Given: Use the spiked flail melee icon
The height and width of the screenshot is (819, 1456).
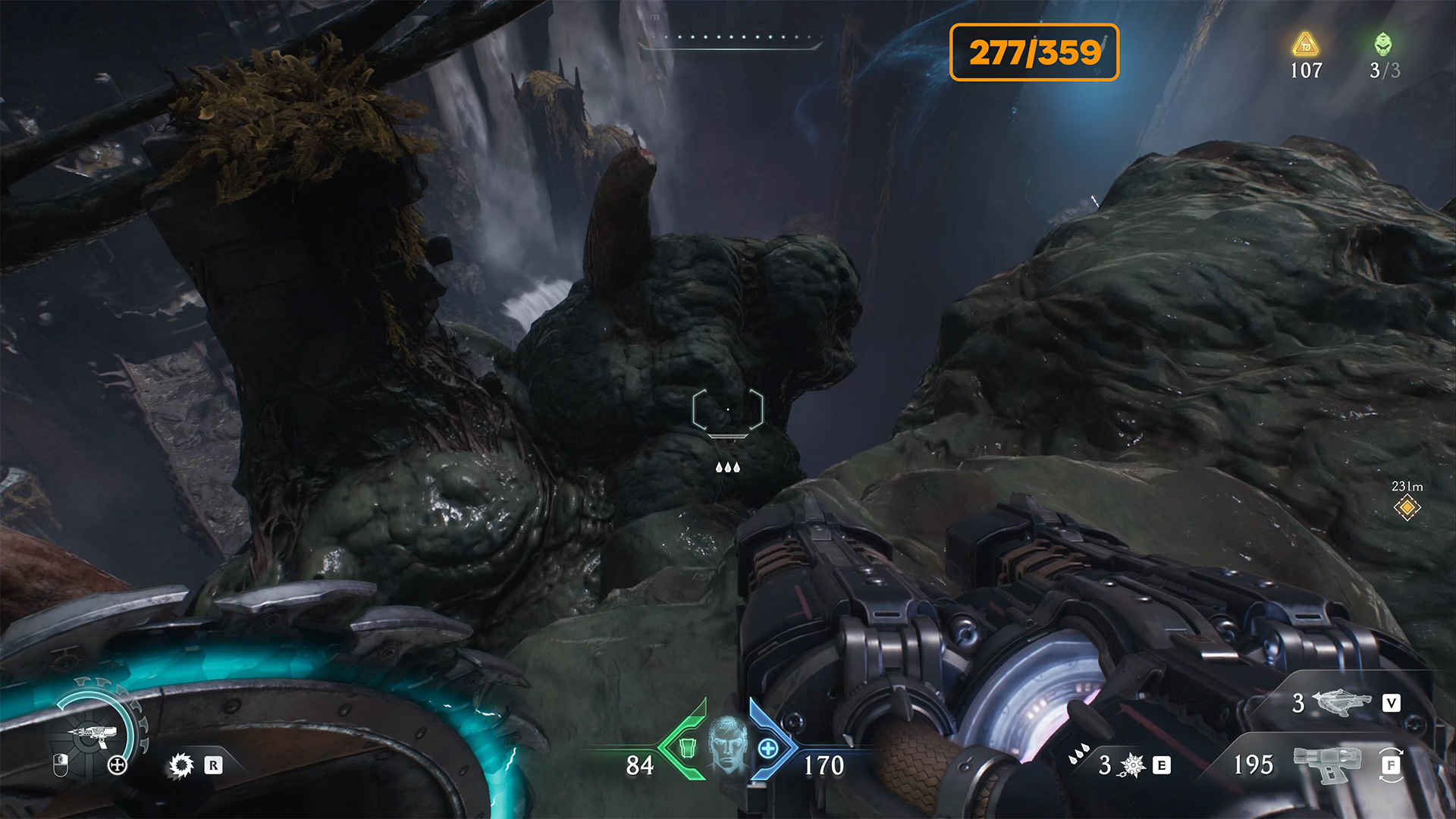Looking at the screenshot, I should point(1132,765).
